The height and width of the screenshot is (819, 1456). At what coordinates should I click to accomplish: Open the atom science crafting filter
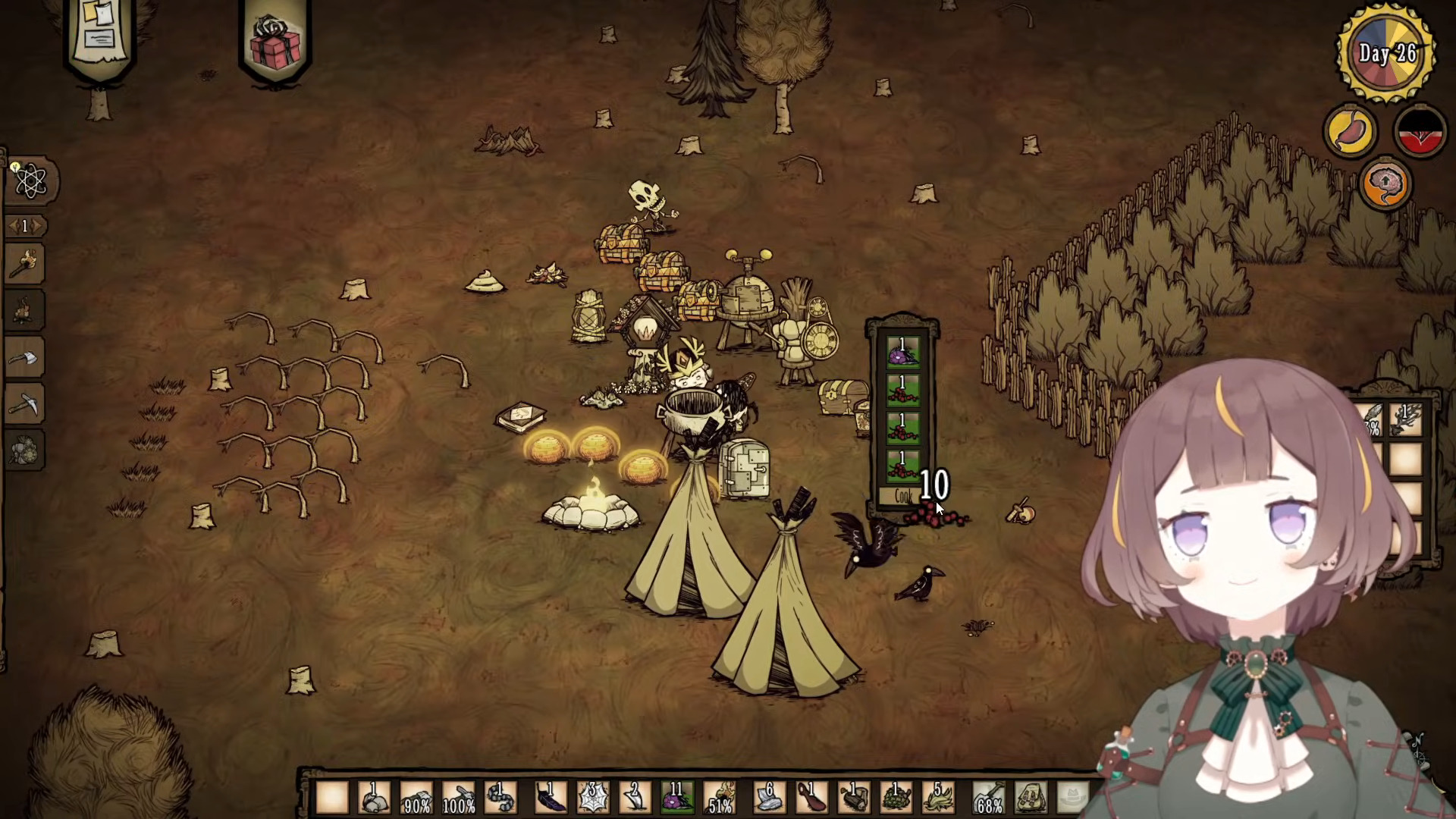point(30,181)
